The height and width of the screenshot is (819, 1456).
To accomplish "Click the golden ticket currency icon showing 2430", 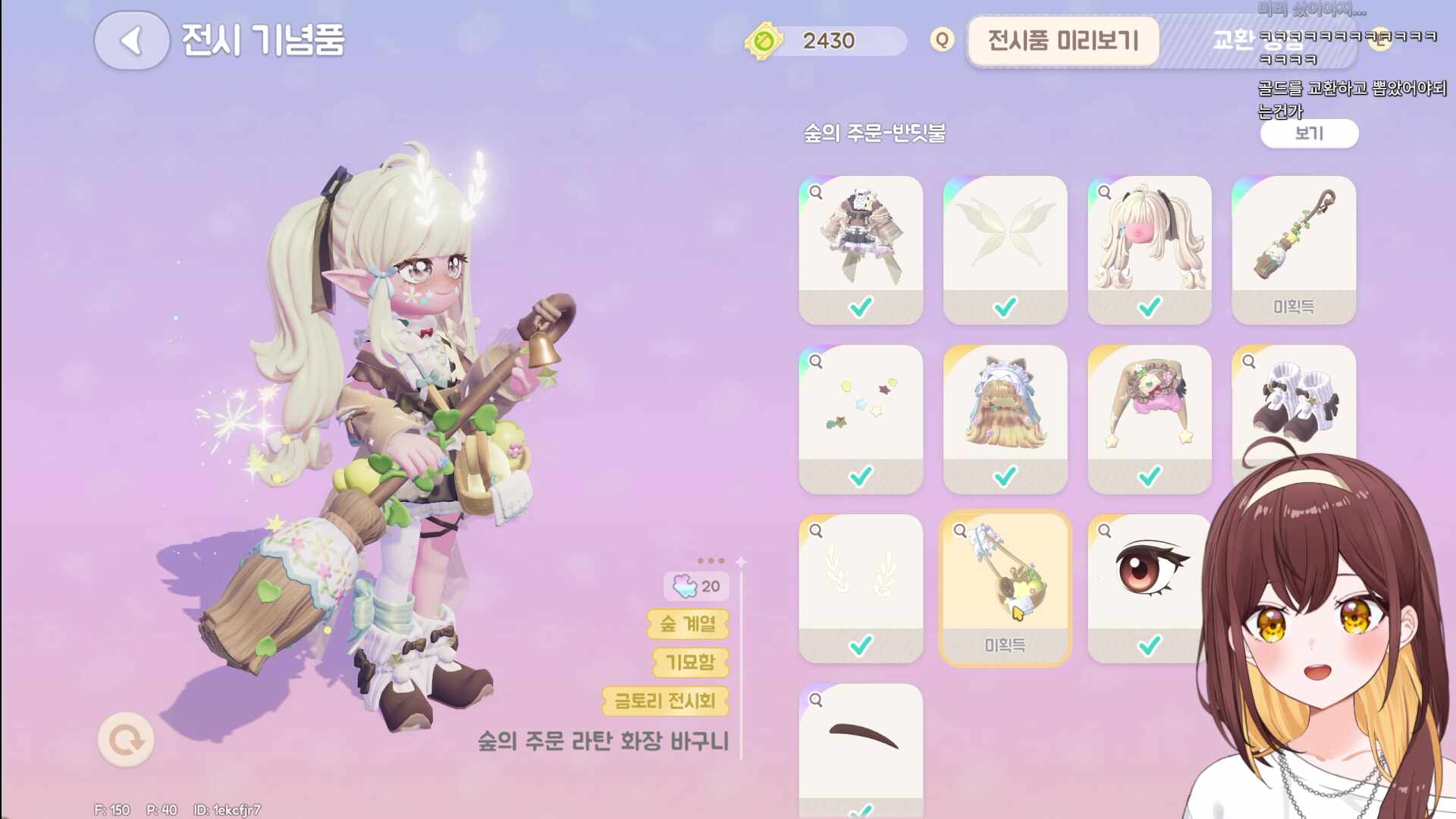I will (x=764, y=42).
